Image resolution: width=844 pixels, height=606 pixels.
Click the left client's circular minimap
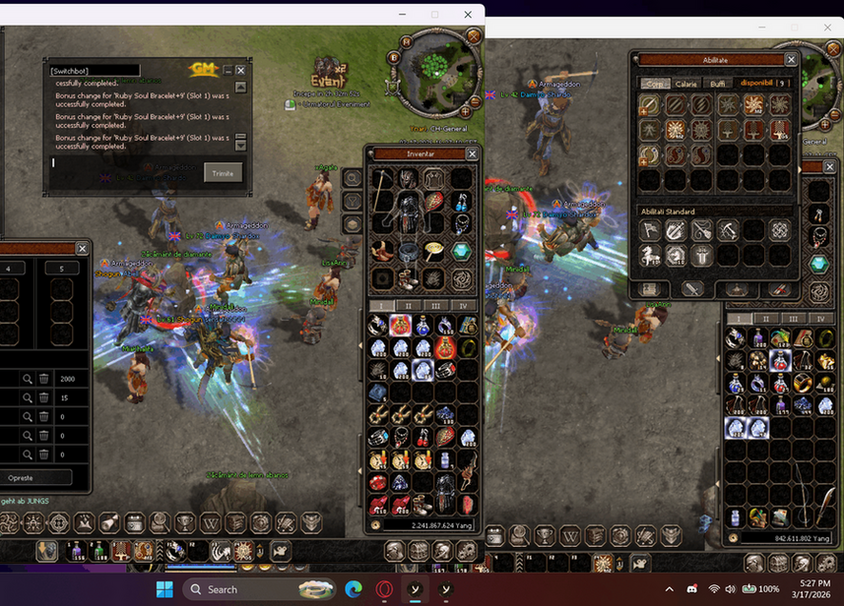click(x=434, y=62)
